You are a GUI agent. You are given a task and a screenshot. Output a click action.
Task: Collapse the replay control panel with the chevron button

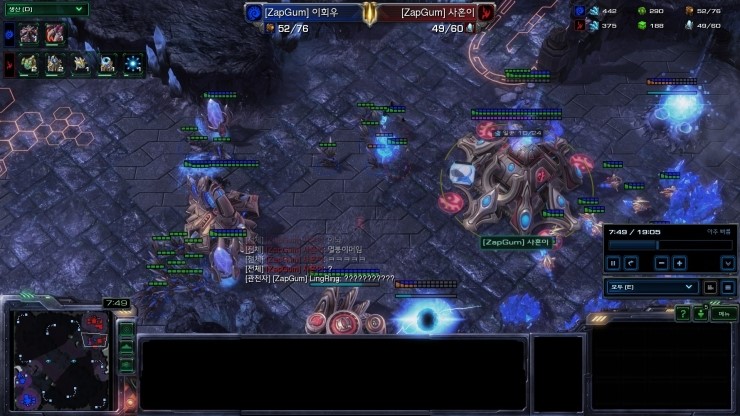click(727, 263)
